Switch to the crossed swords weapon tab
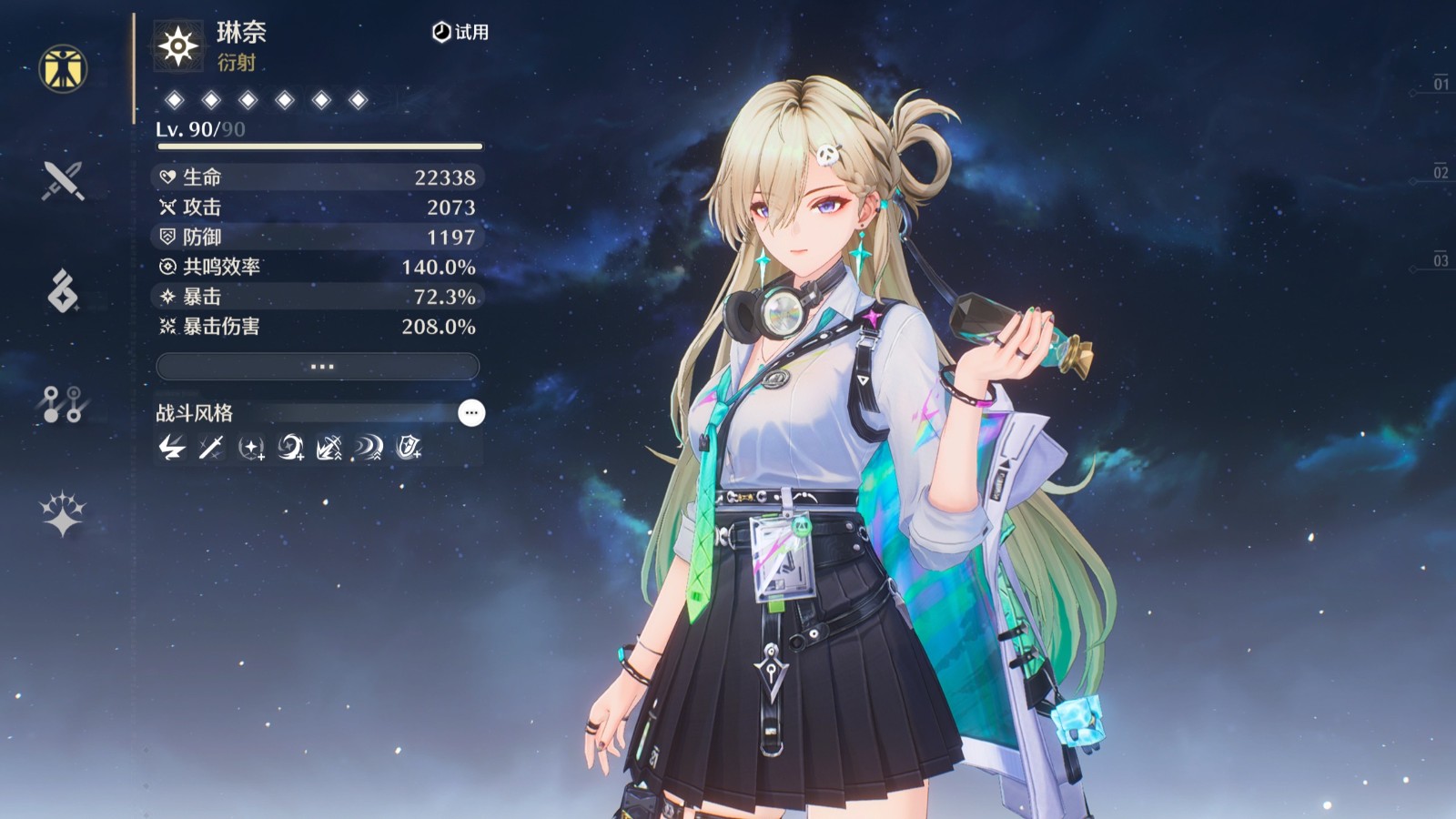This screenshot has width=1456, height=819. [x=63, y=180]
